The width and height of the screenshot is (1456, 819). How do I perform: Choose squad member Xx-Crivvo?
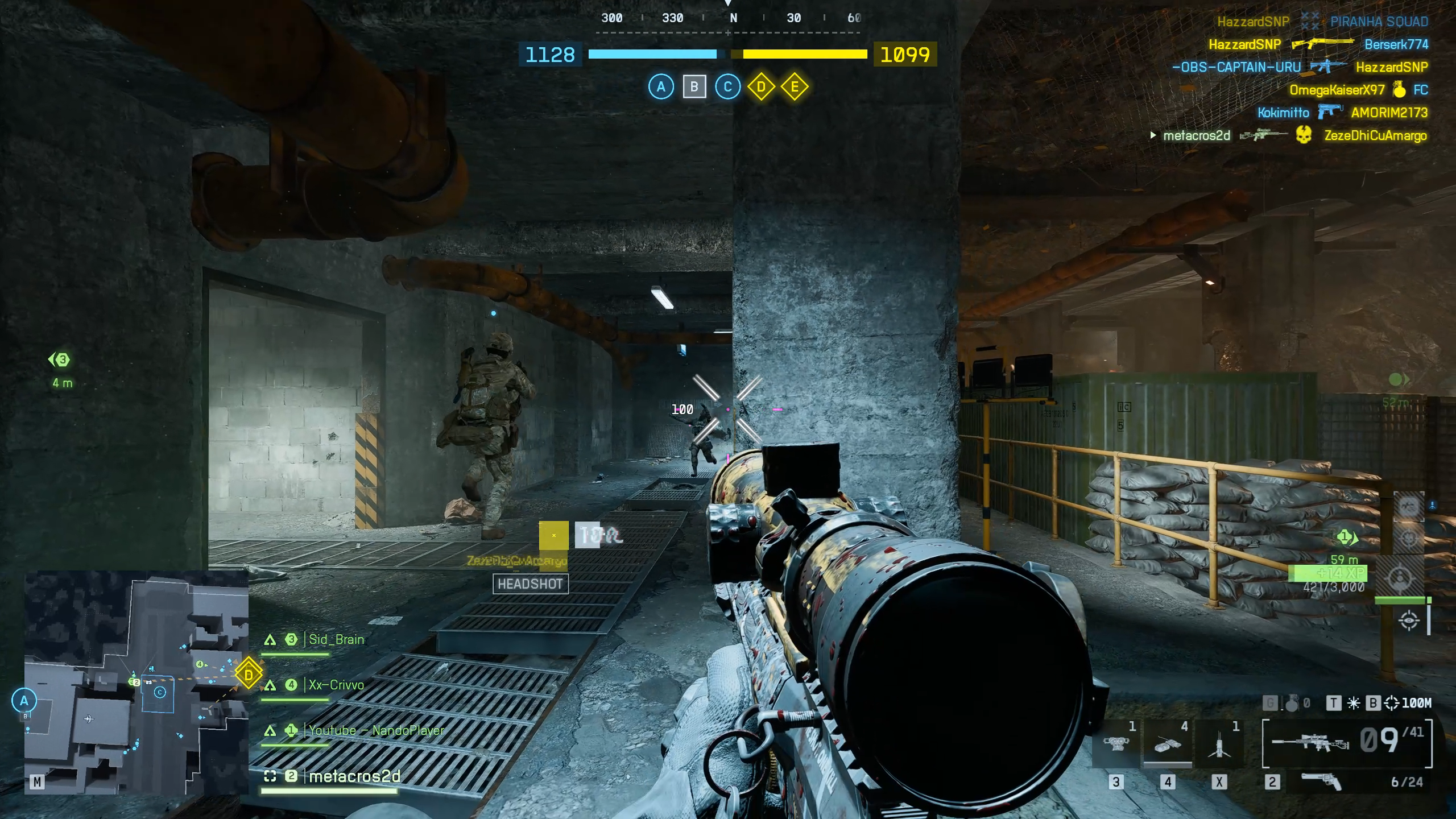tap(336, 685)
